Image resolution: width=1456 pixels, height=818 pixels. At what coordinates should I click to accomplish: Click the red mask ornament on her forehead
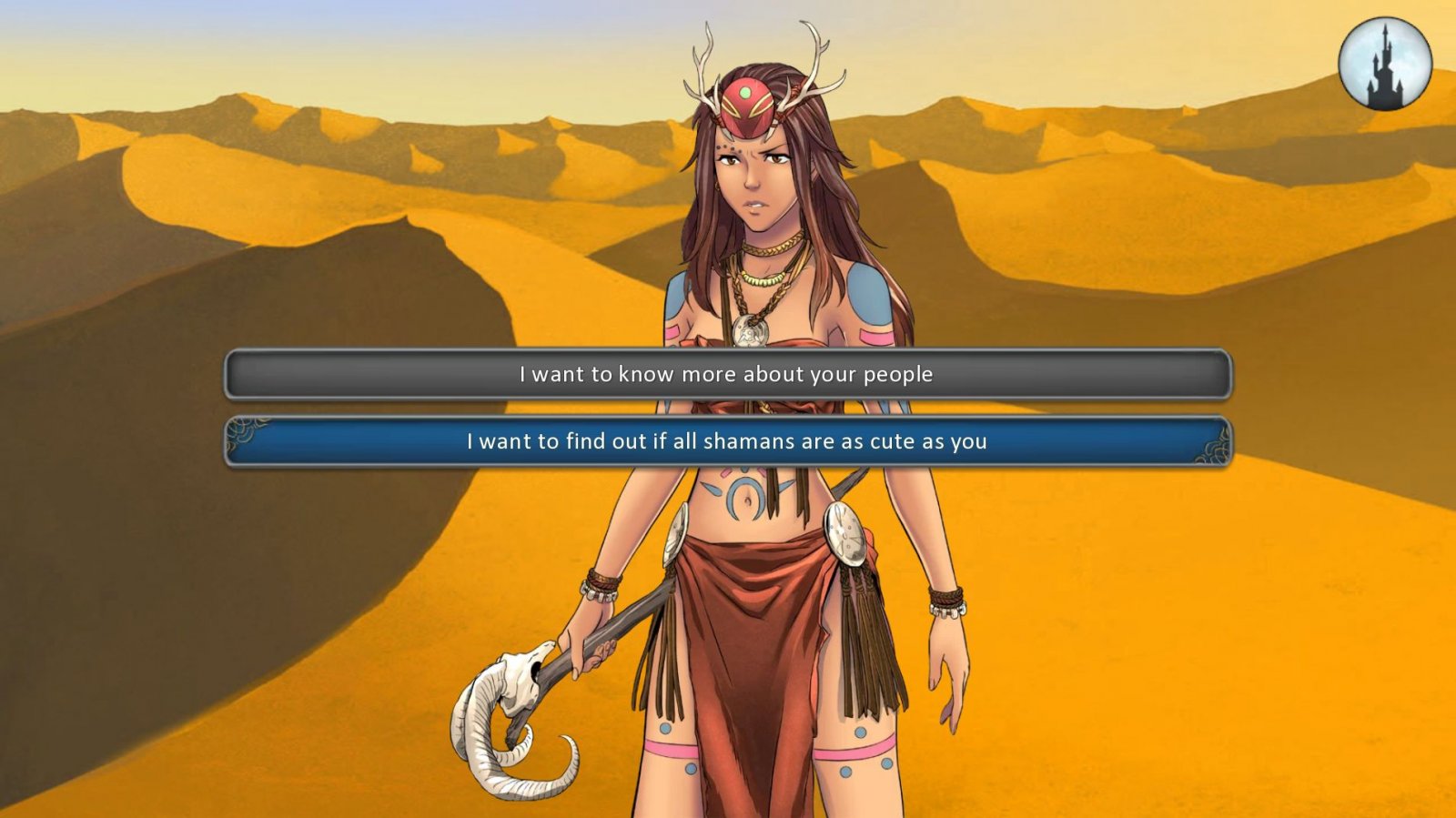pos(746,100)
